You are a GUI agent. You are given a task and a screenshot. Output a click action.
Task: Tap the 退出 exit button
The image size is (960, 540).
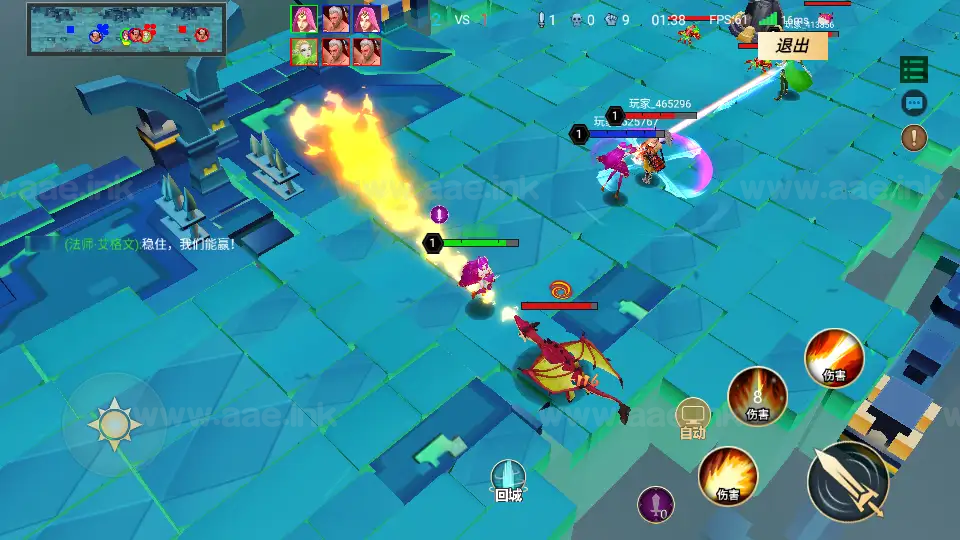pyautogui.click(x=792, y=46)
